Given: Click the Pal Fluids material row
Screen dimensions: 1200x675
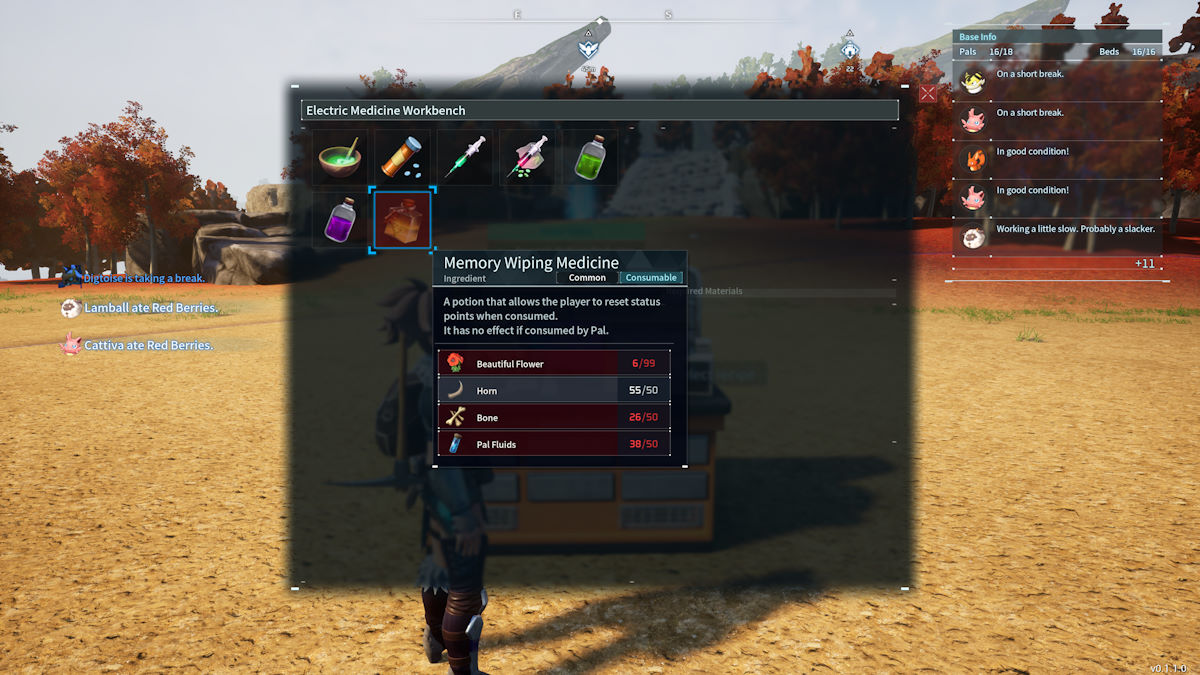Looking at the screenshot, I should 554,444.
